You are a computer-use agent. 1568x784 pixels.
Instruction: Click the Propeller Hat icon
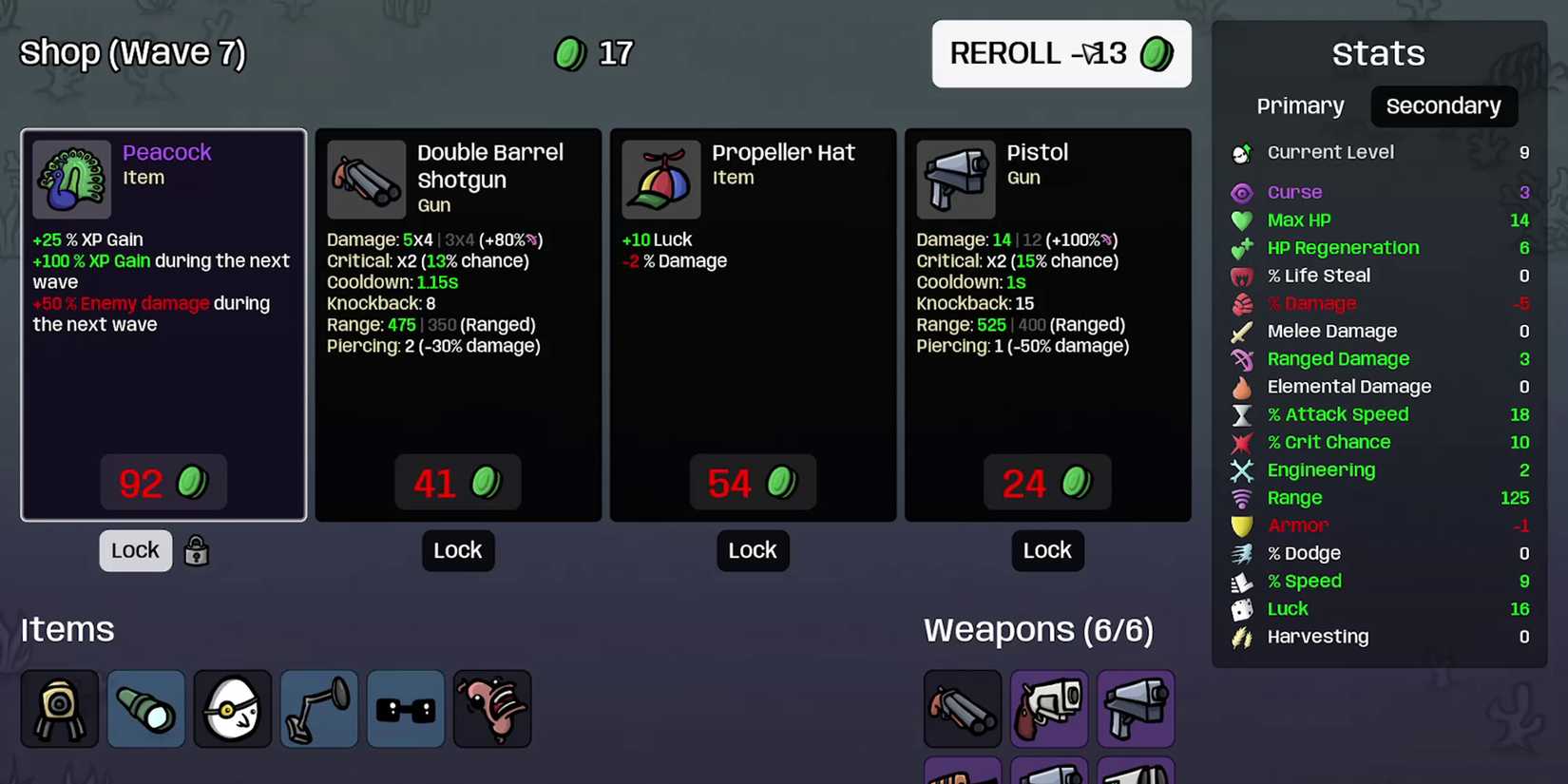pos(660,179)
